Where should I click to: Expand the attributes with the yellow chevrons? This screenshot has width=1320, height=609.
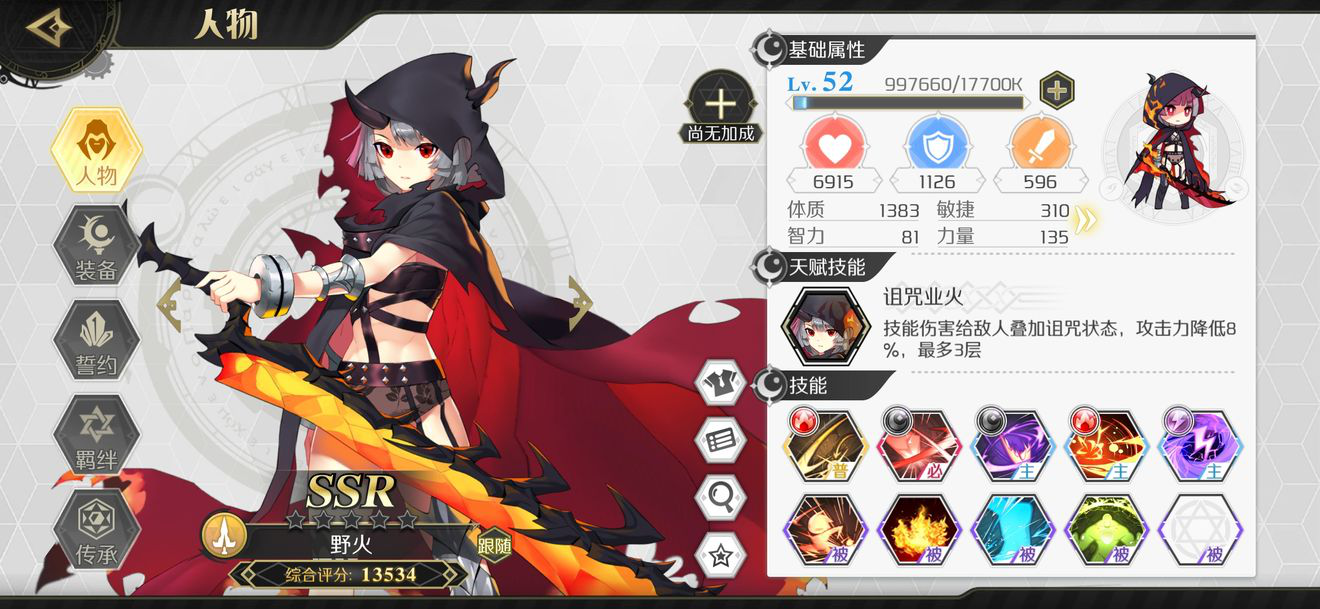tap(1084, 222)
